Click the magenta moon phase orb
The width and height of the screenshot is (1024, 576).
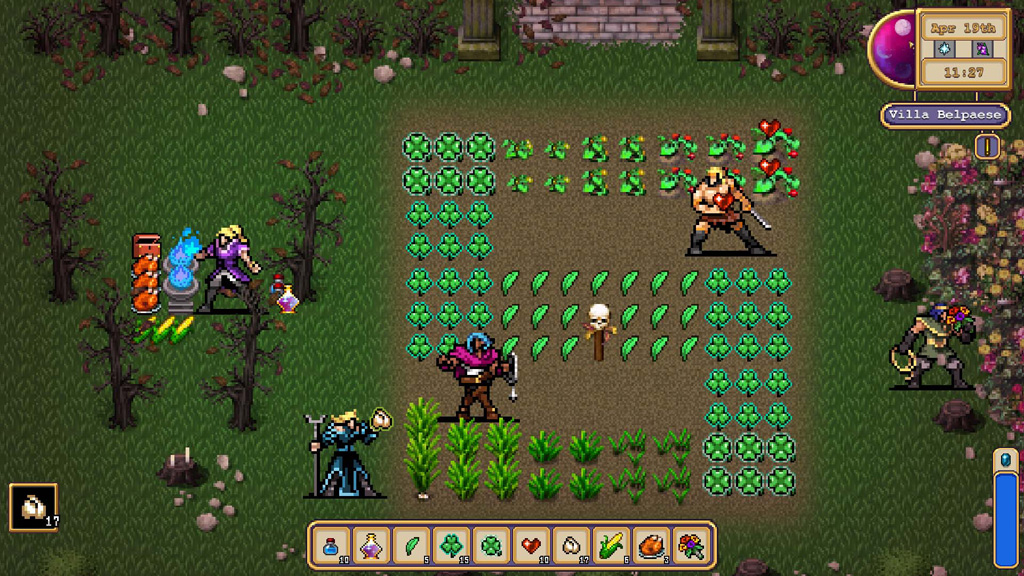coord(890,49)
